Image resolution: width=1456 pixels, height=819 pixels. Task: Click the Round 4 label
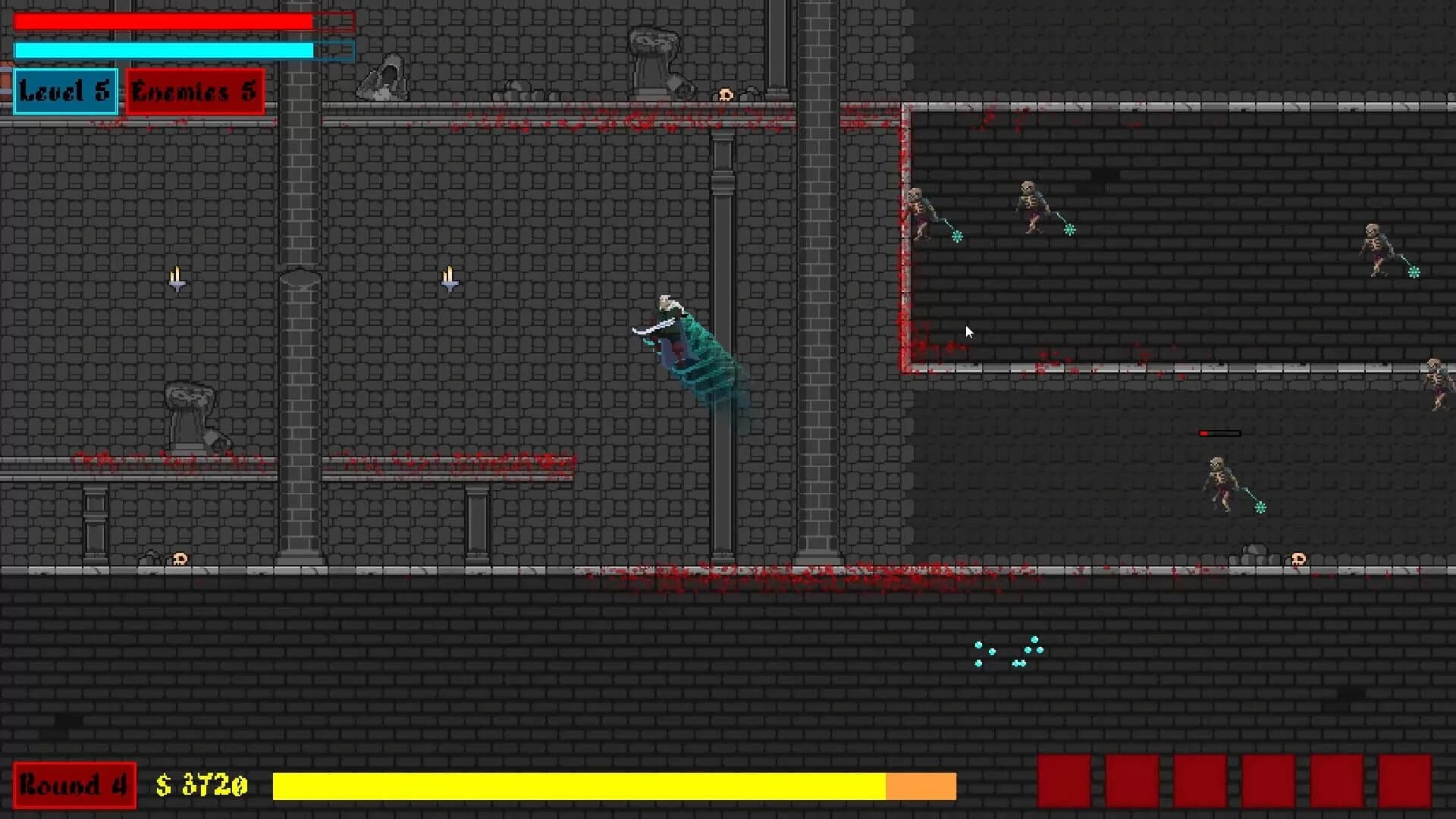tap(74, 786)
